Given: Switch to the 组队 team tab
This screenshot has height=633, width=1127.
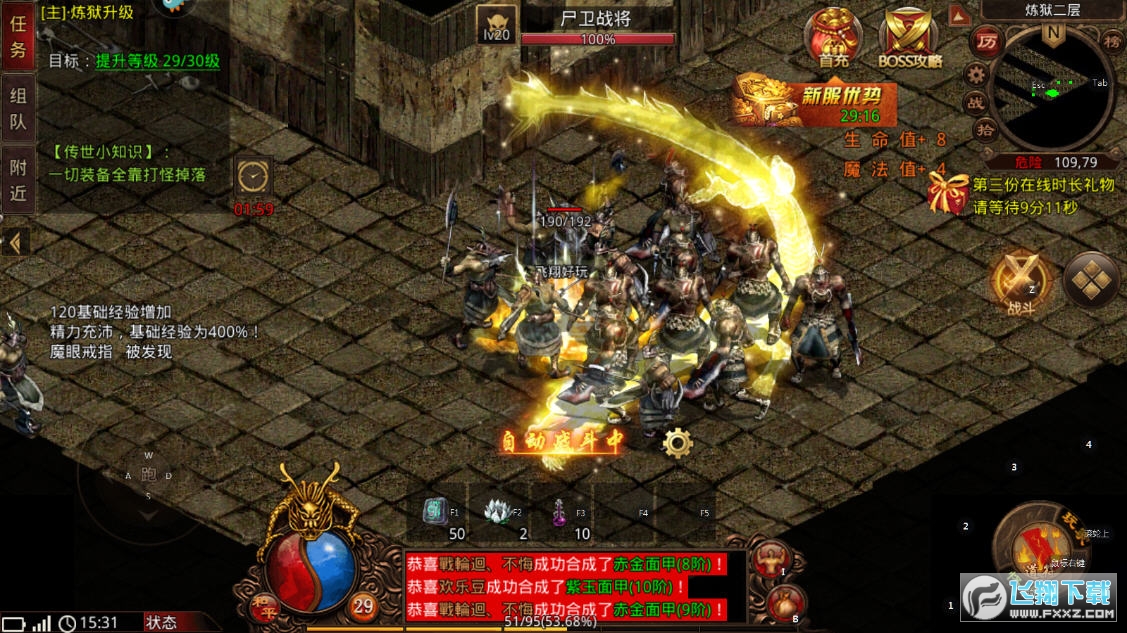Looking at the screenshot, I should 18,109.
